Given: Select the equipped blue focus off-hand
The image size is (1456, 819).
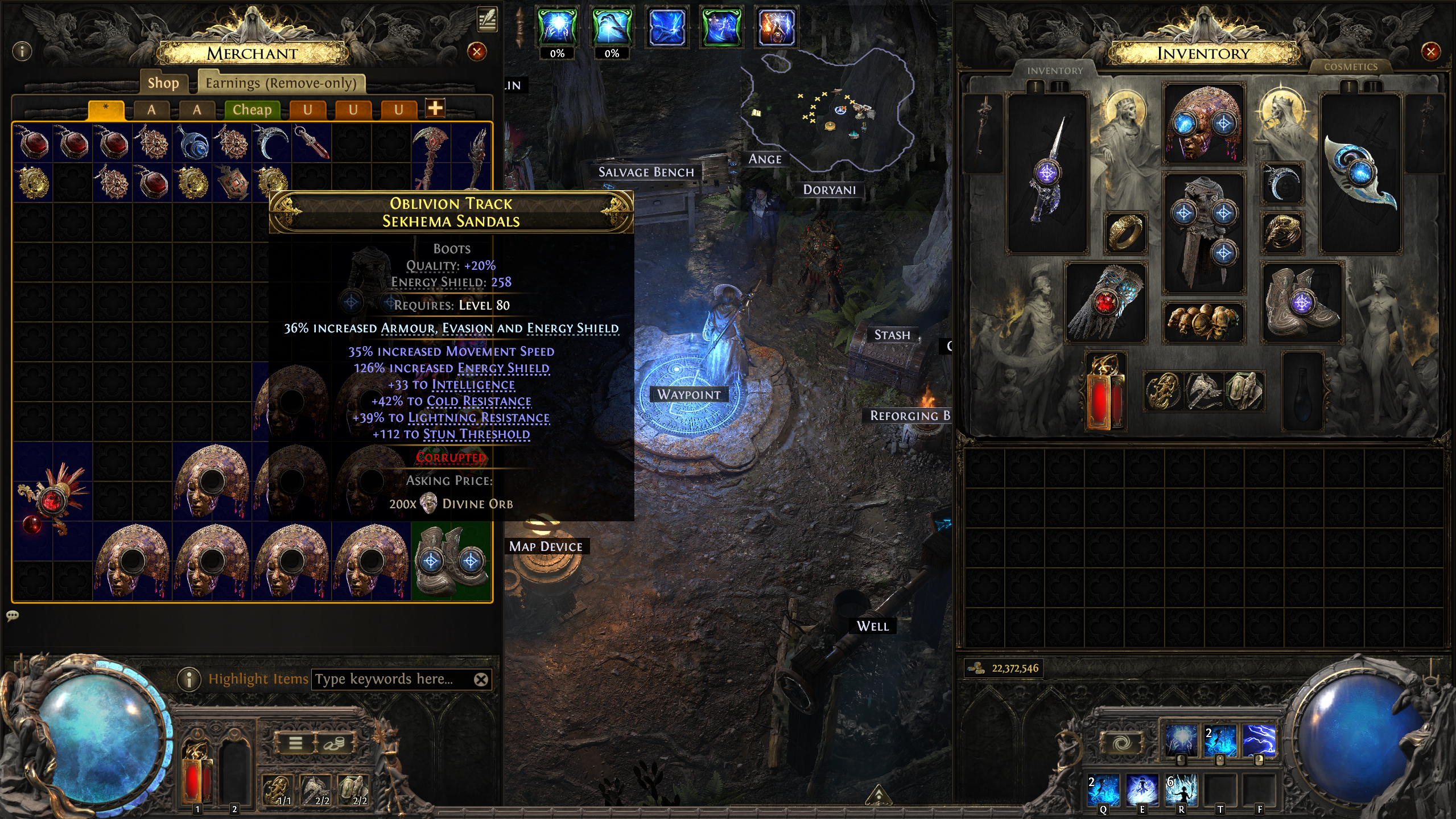Looking at the screenshot, I should [1360, 174].
